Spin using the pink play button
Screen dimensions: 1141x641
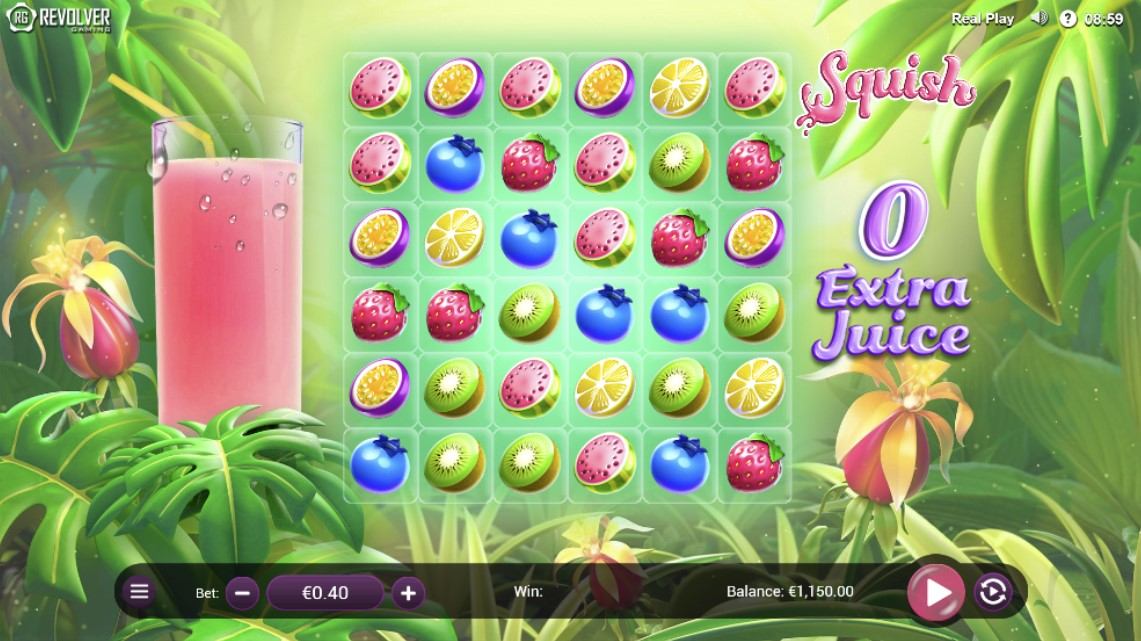pos(936,592)
